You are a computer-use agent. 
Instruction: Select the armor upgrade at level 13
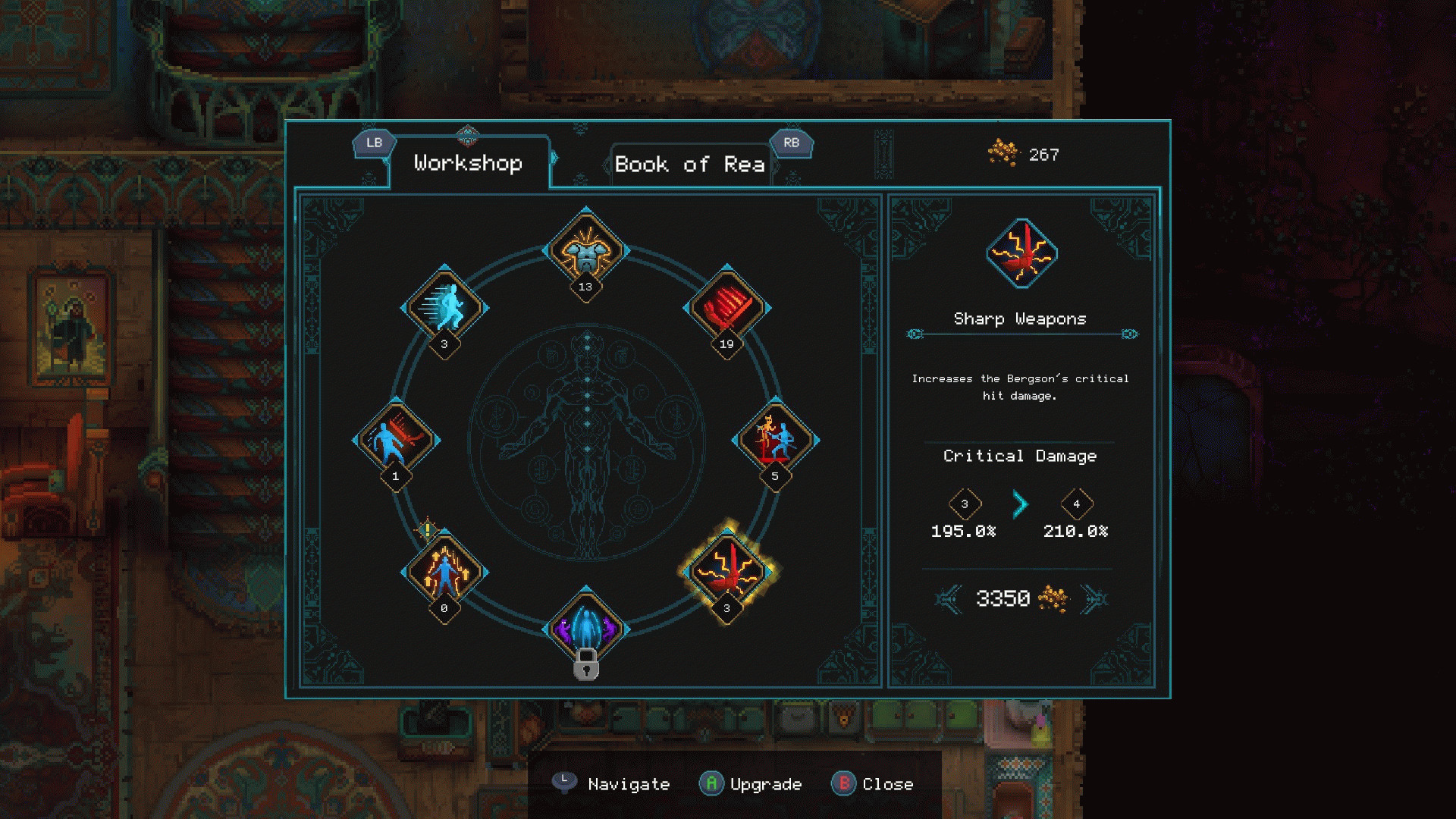[x=586, y=250]
